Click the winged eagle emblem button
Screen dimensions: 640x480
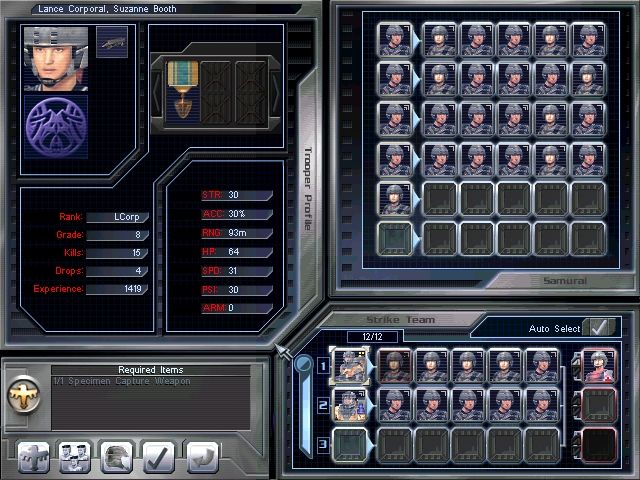[x=33, y=455]
